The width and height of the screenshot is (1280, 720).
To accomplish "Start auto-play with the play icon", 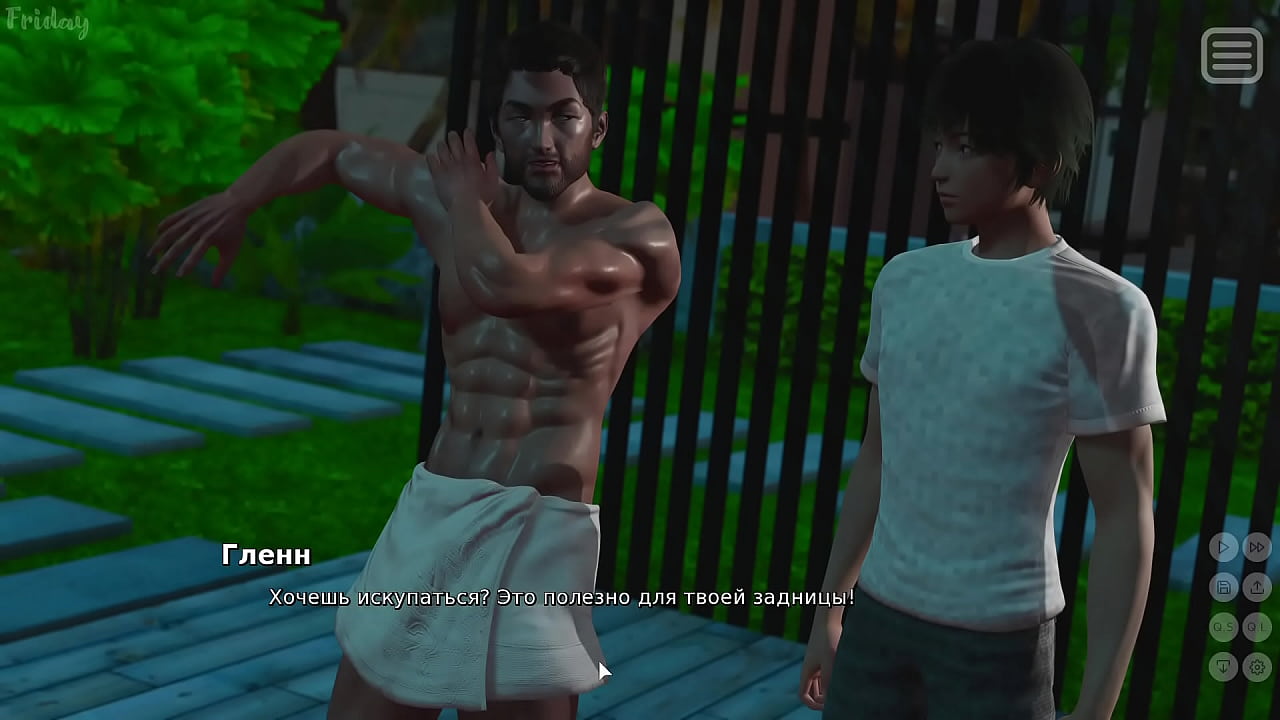I will click(x=1223, y=547).
